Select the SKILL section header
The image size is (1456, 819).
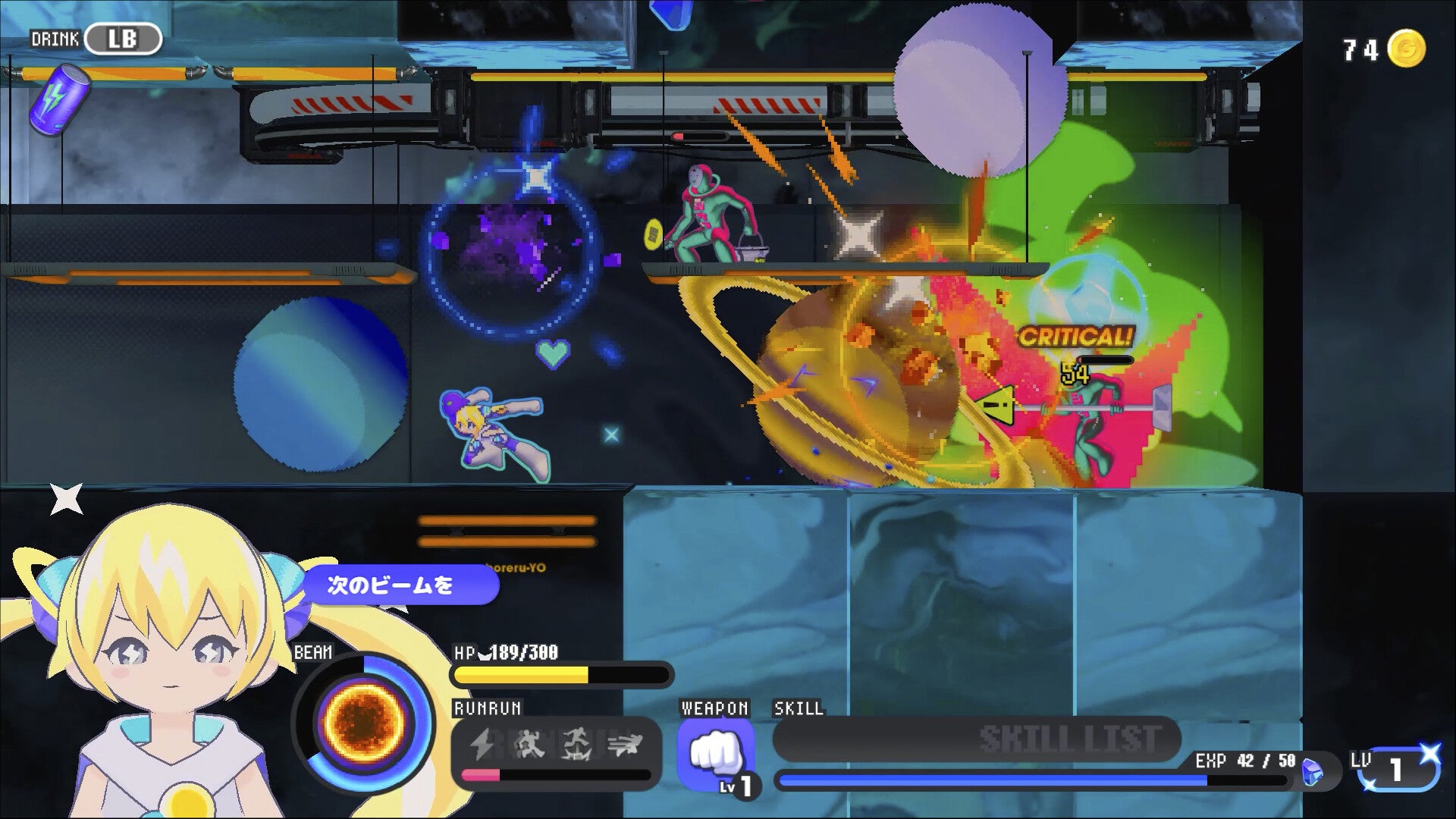(x=797, y=710)
